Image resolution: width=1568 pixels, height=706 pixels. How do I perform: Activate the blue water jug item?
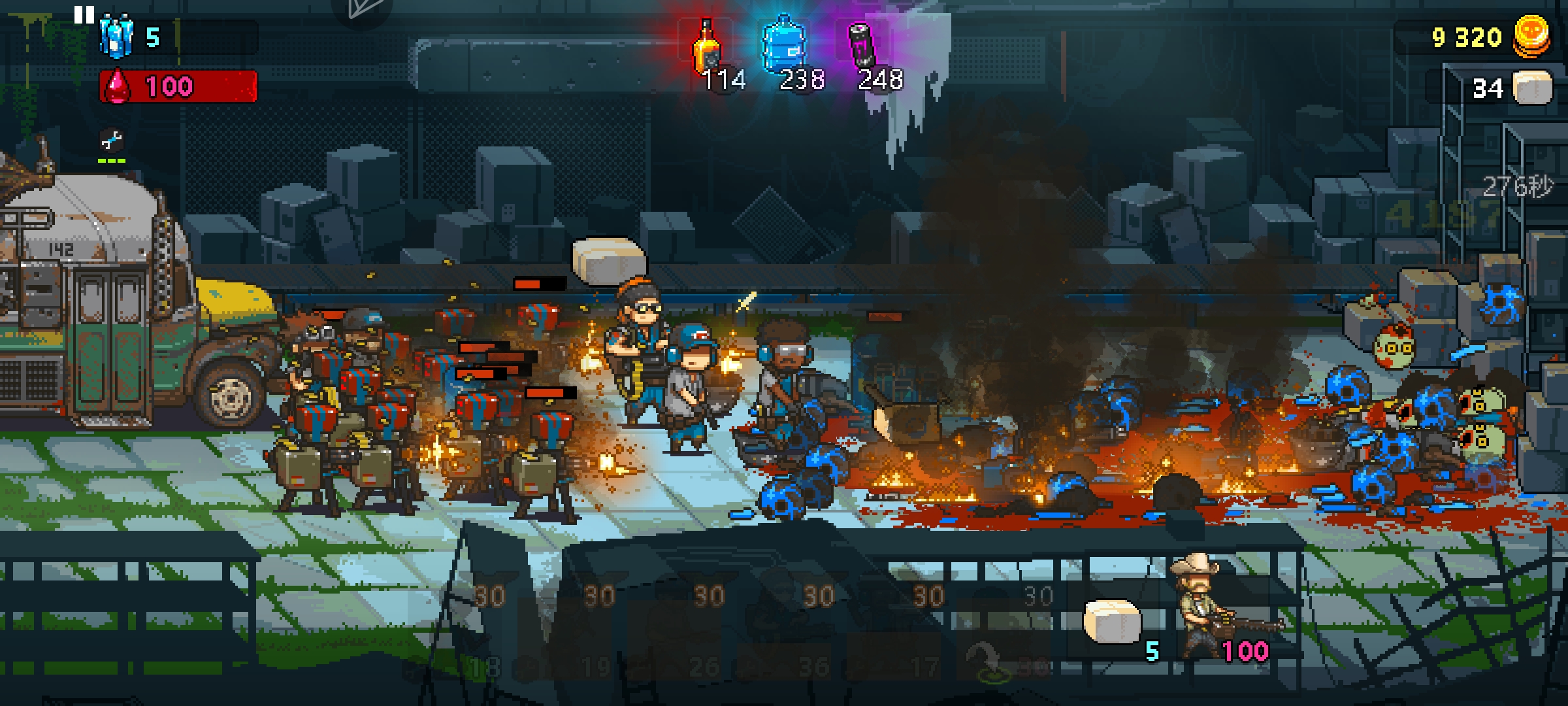pyautogui.click(x=784, y=47)
